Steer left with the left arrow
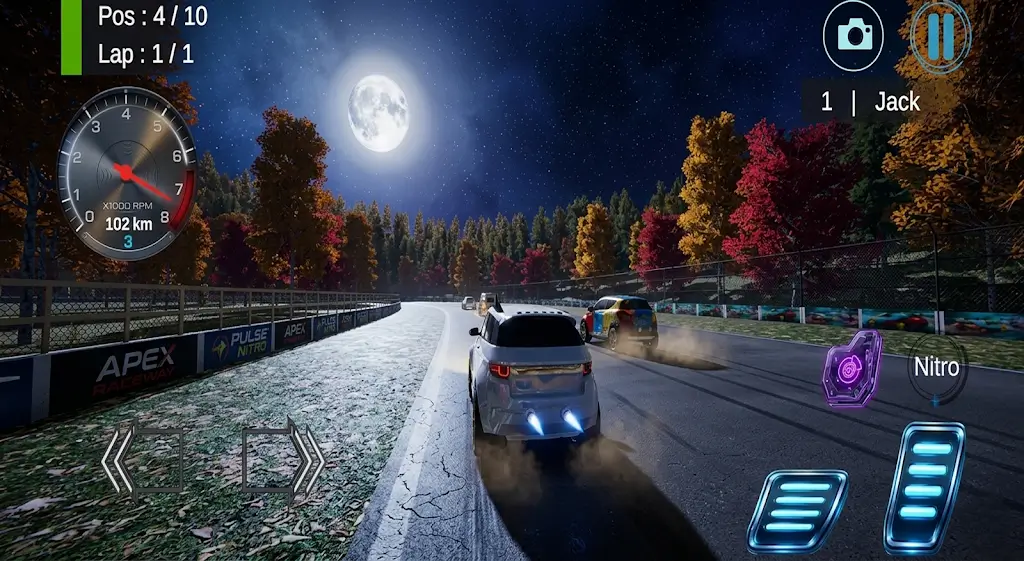 click(x=140, y=460)
